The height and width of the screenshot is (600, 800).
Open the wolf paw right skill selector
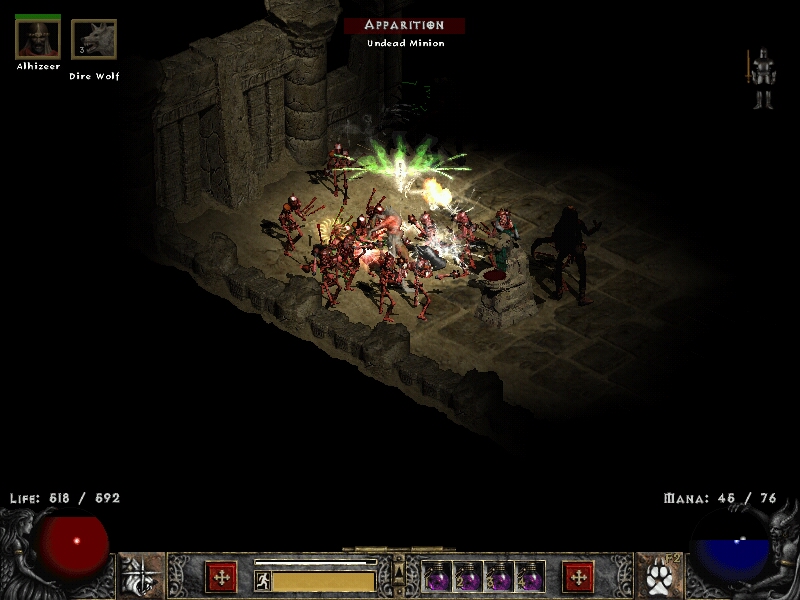point(657,576)
